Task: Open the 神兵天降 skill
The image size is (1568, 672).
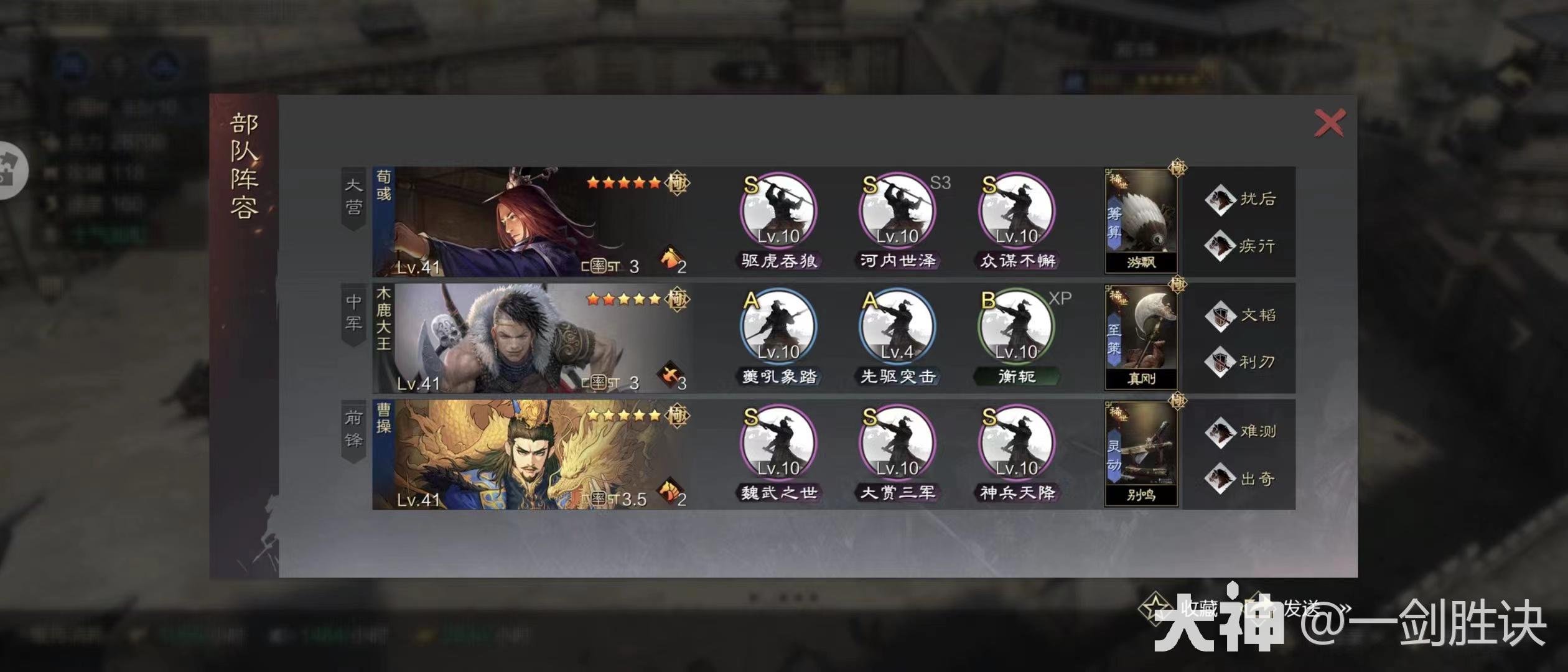Action: [x=1017, y=444]
